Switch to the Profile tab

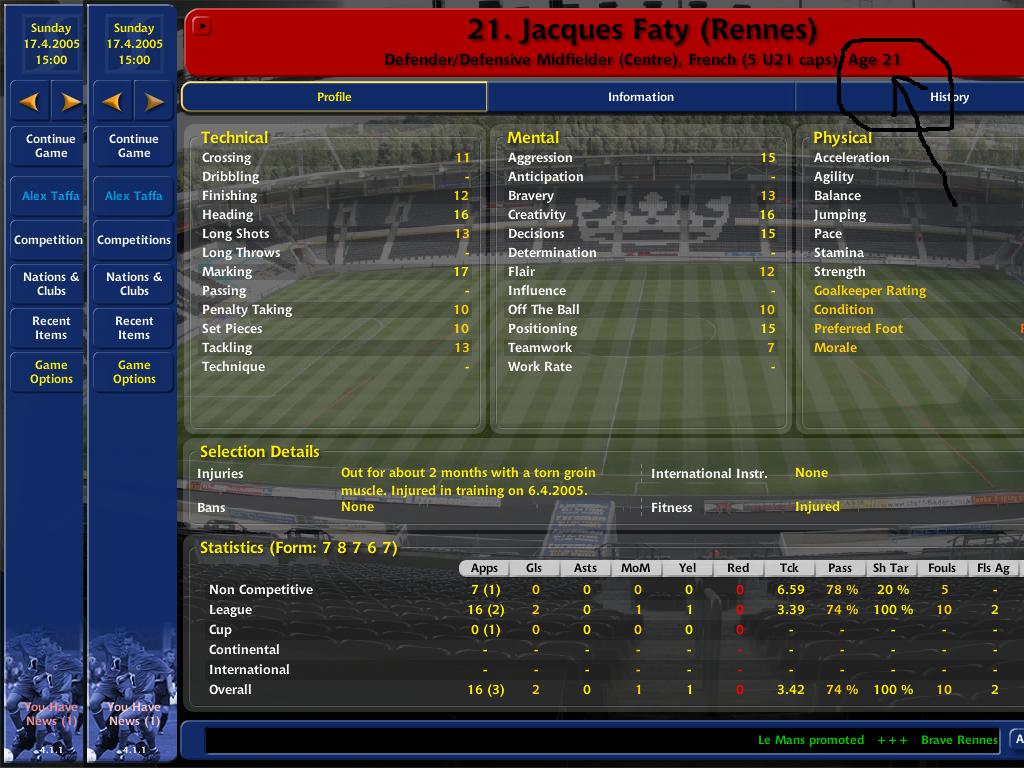click(x=334, y=97)
